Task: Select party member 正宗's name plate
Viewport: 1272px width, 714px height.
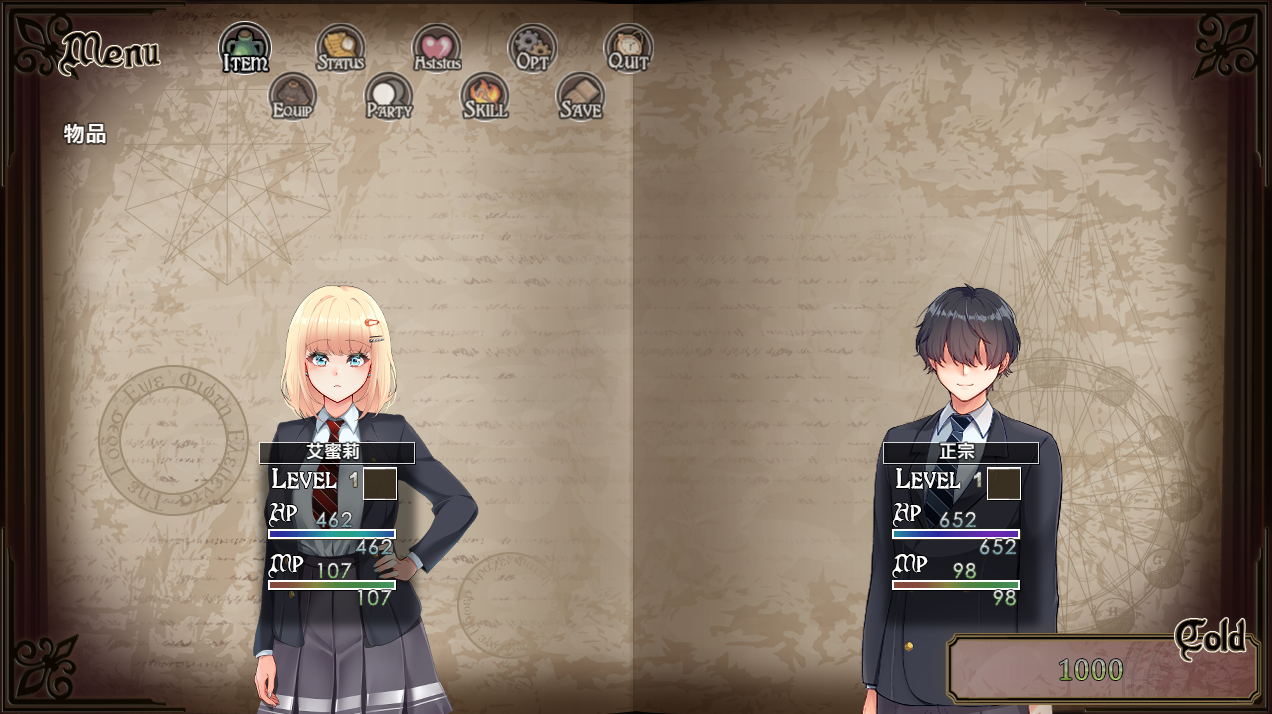Action: click(x=960, y=452)
